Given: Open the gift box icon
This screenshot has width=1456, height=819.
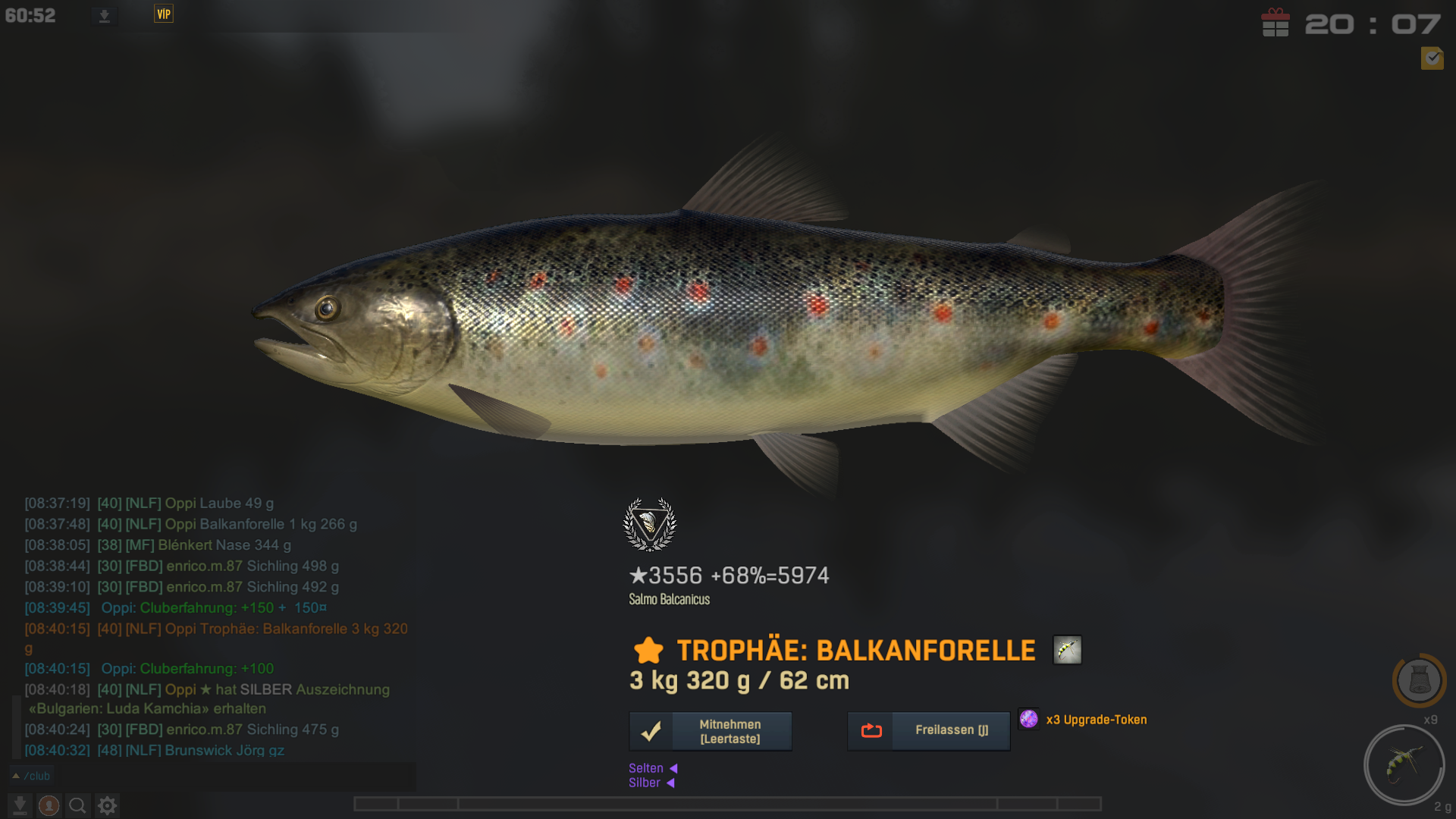Looking at the screenshot, I should [1276, 23].
